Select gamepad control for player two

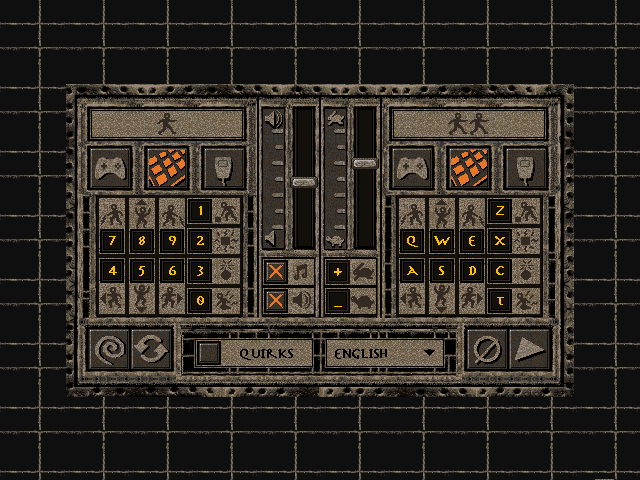pyautogui.click(x=412, y=168)
